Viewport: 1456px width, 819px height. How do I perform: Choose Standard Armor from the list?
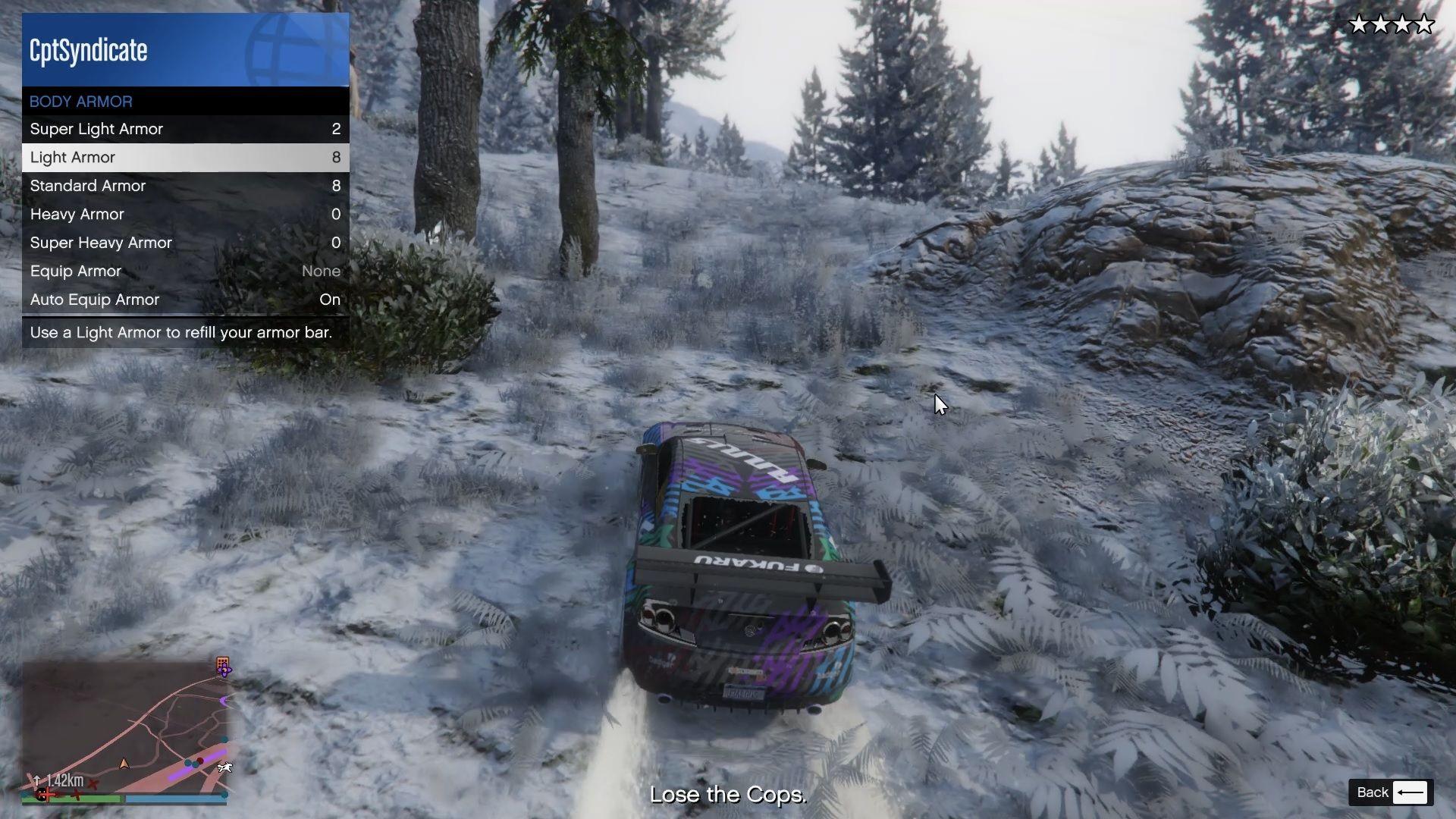(185, 186)
